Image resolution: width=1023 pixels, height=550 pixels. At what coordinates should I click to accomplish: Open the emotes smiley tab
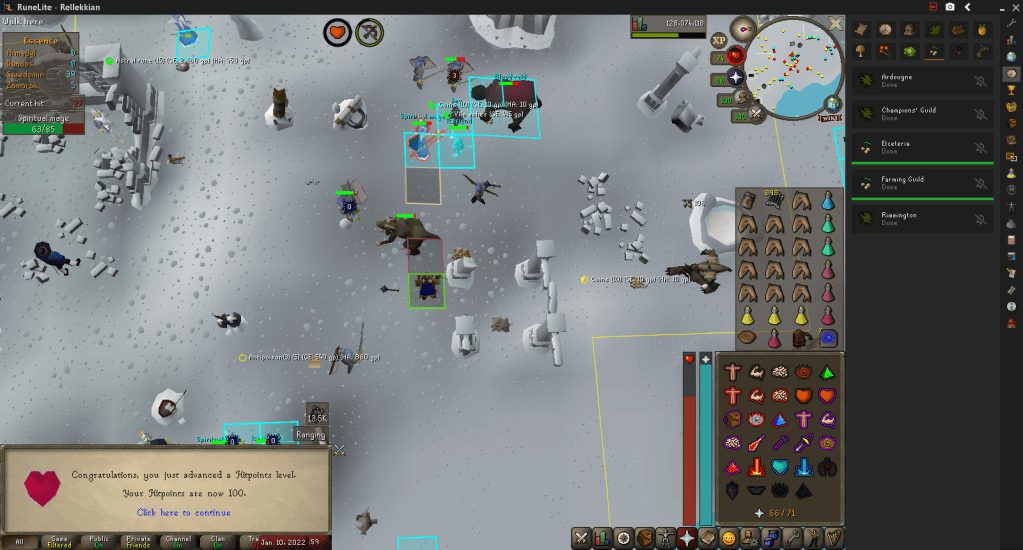730,538
